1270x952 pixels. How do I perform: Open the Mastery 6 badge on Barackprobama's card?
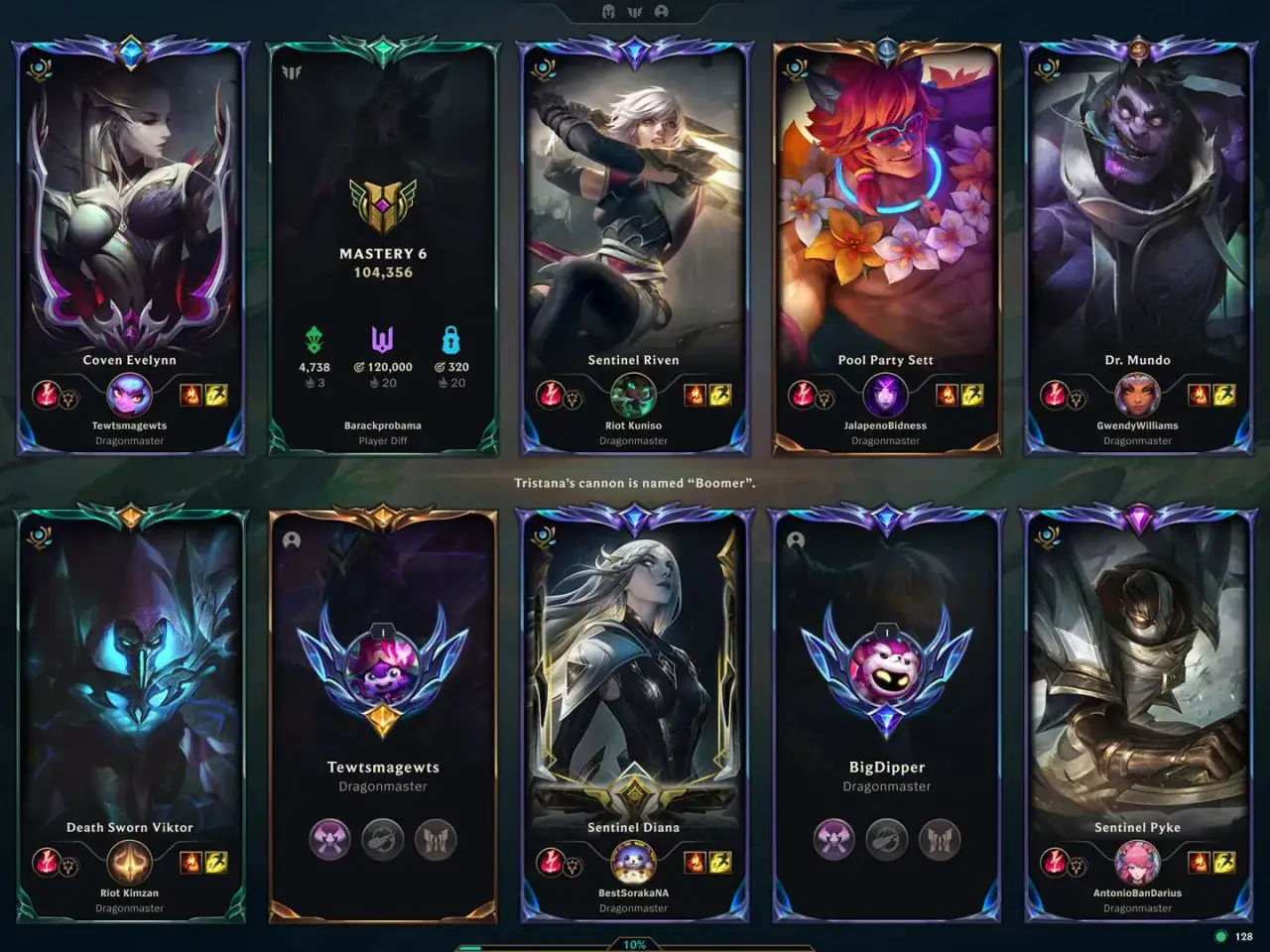tap(384, 203)
